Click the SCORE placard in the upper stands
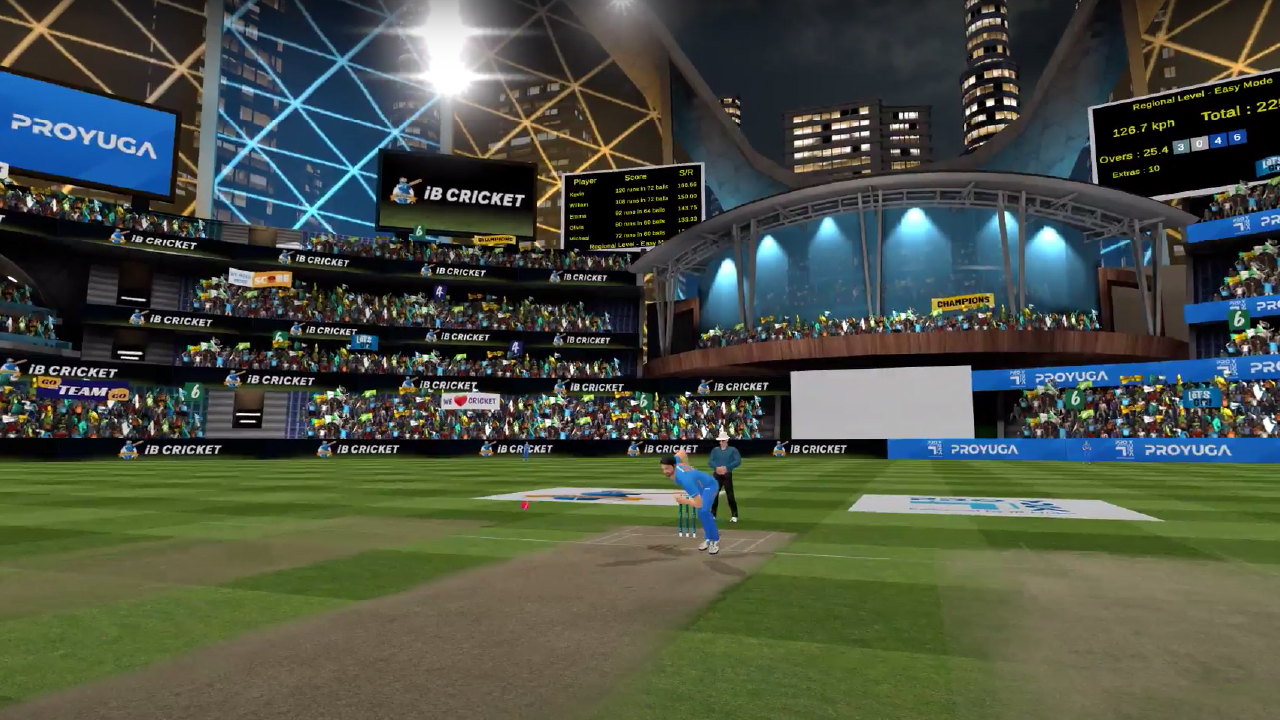Image resolution: width=1280 pixels, height=720 pixels. (270, 278)
